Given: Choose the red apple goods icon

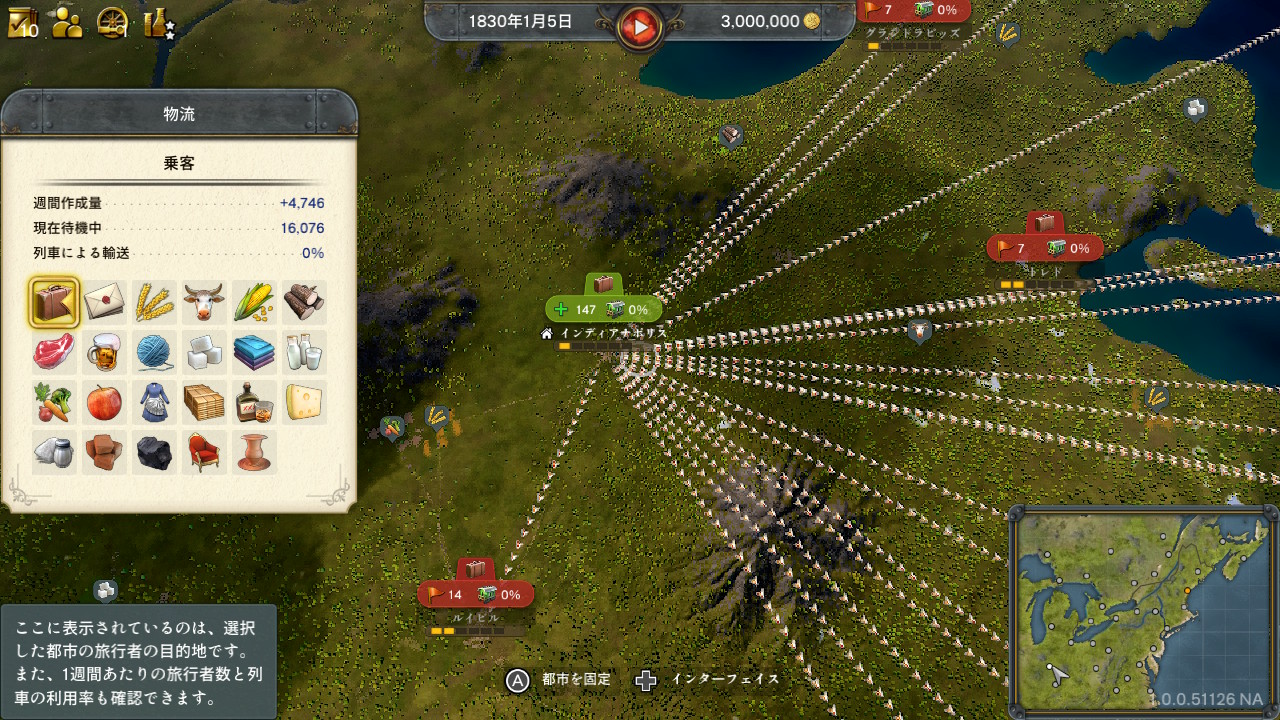Looking at the screenshot, I should tap(104, 402).
